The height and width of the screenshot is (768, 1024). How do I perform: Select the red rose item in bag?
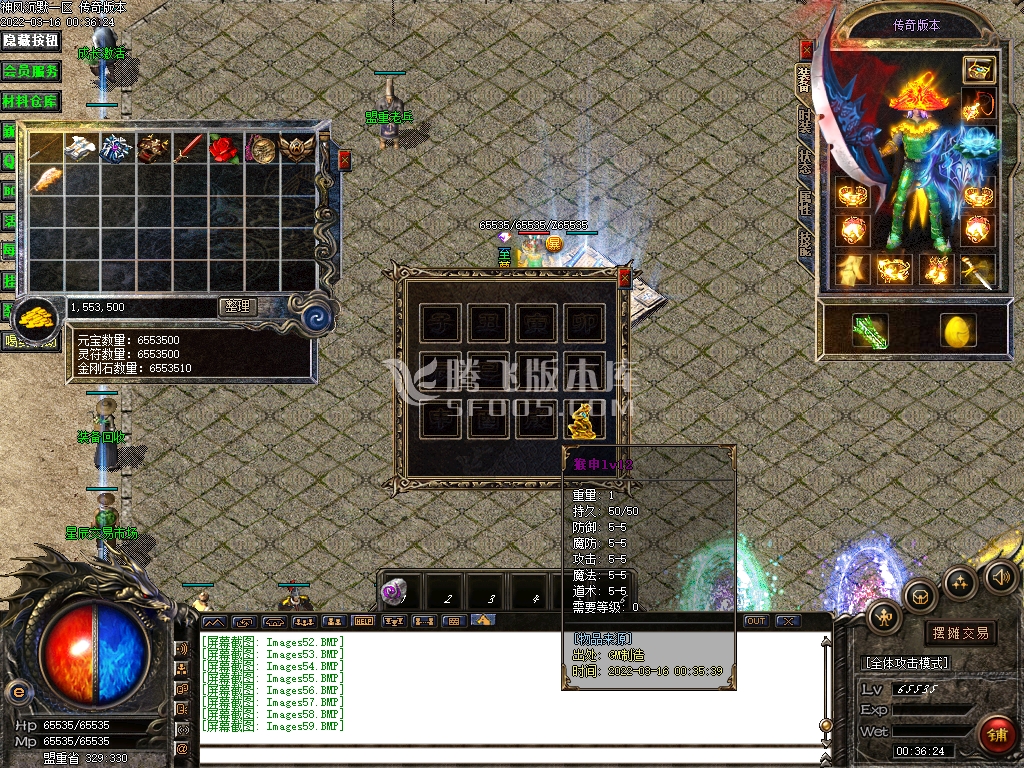click(221, 149)
